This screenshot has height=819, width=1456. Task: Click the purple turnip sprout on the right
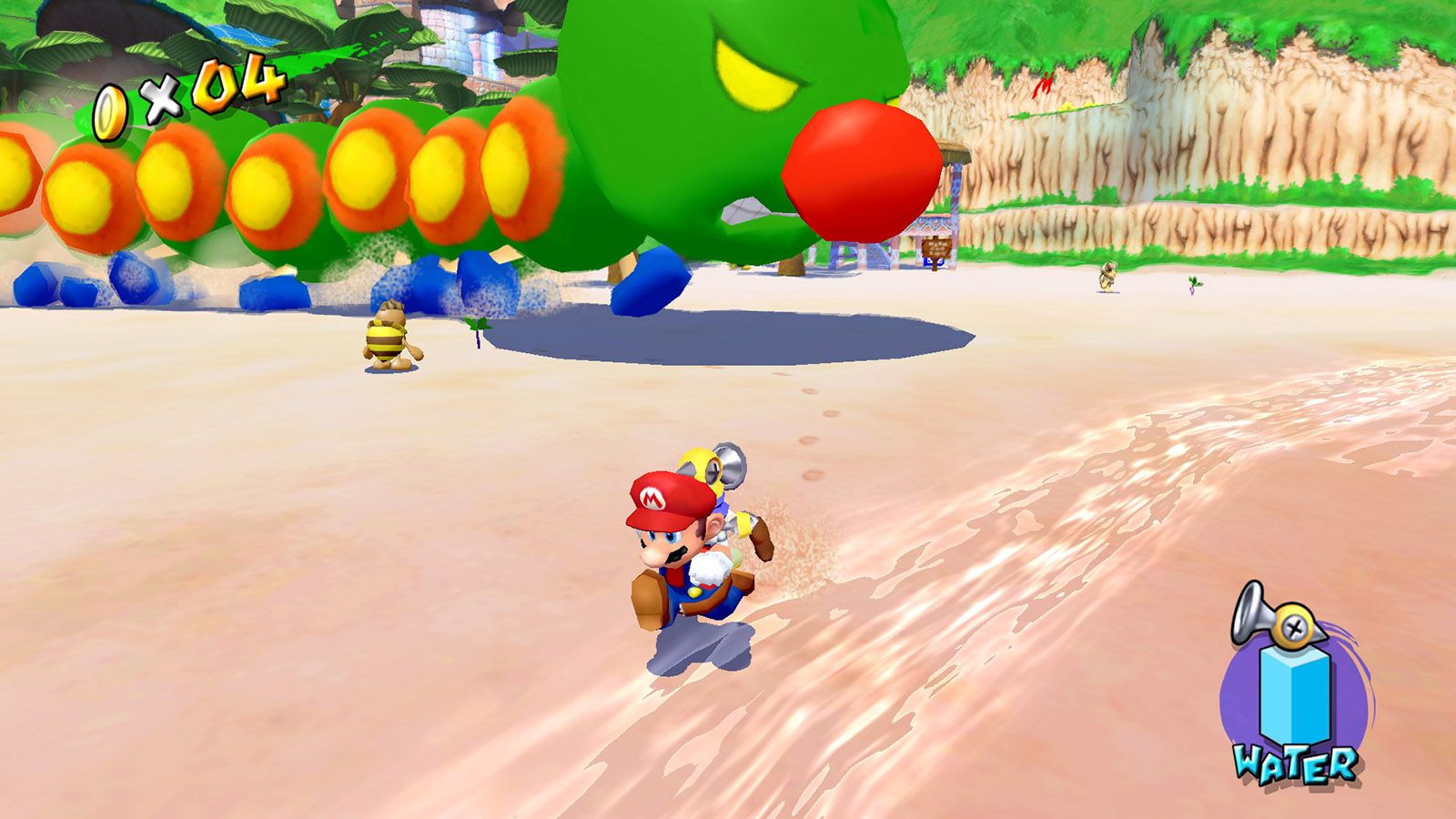click(1192, 284)
